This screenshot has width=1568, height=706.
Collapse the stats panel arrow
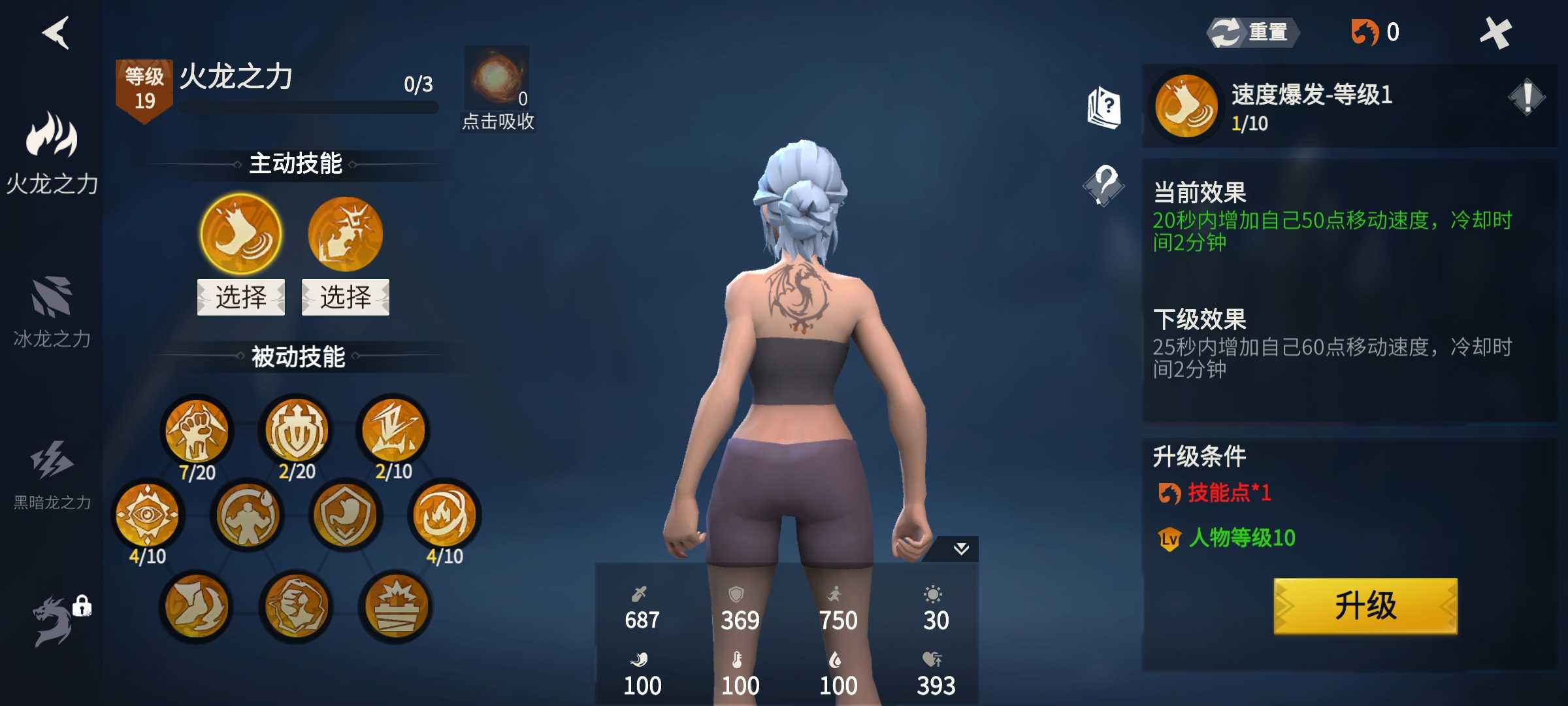tap(960, 549)
